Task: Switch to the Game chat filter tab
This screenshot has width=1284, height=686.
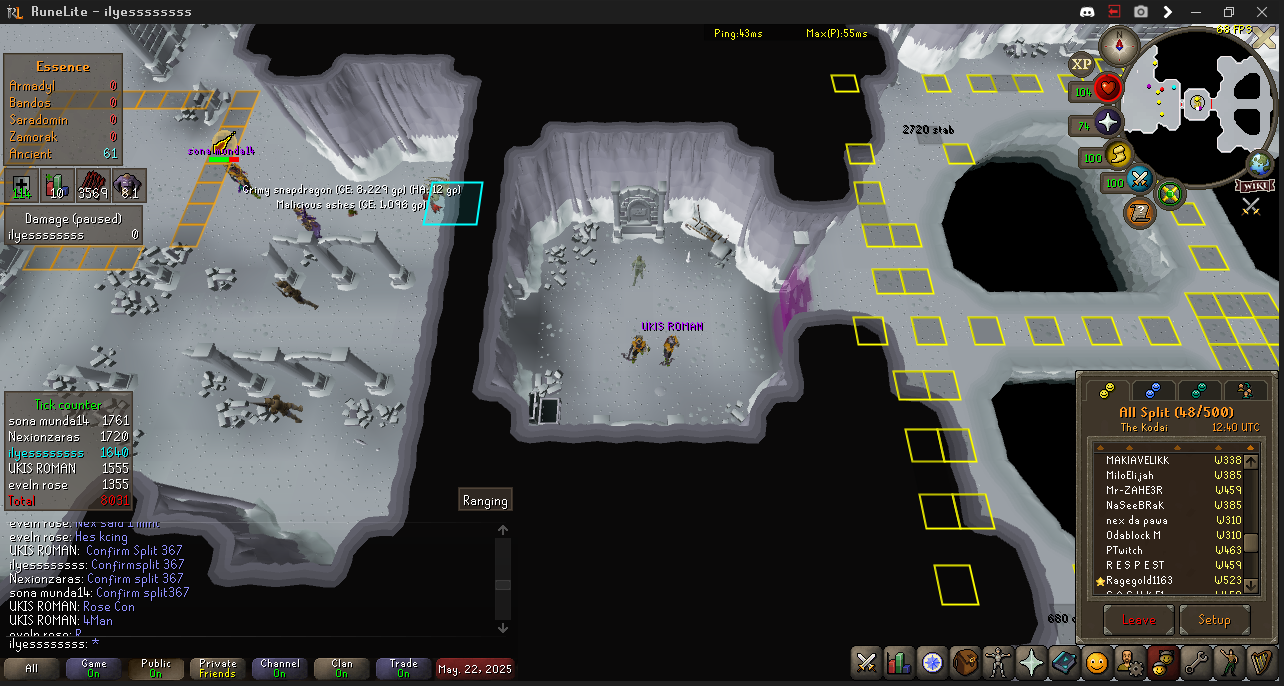Action: coord(94,668)
